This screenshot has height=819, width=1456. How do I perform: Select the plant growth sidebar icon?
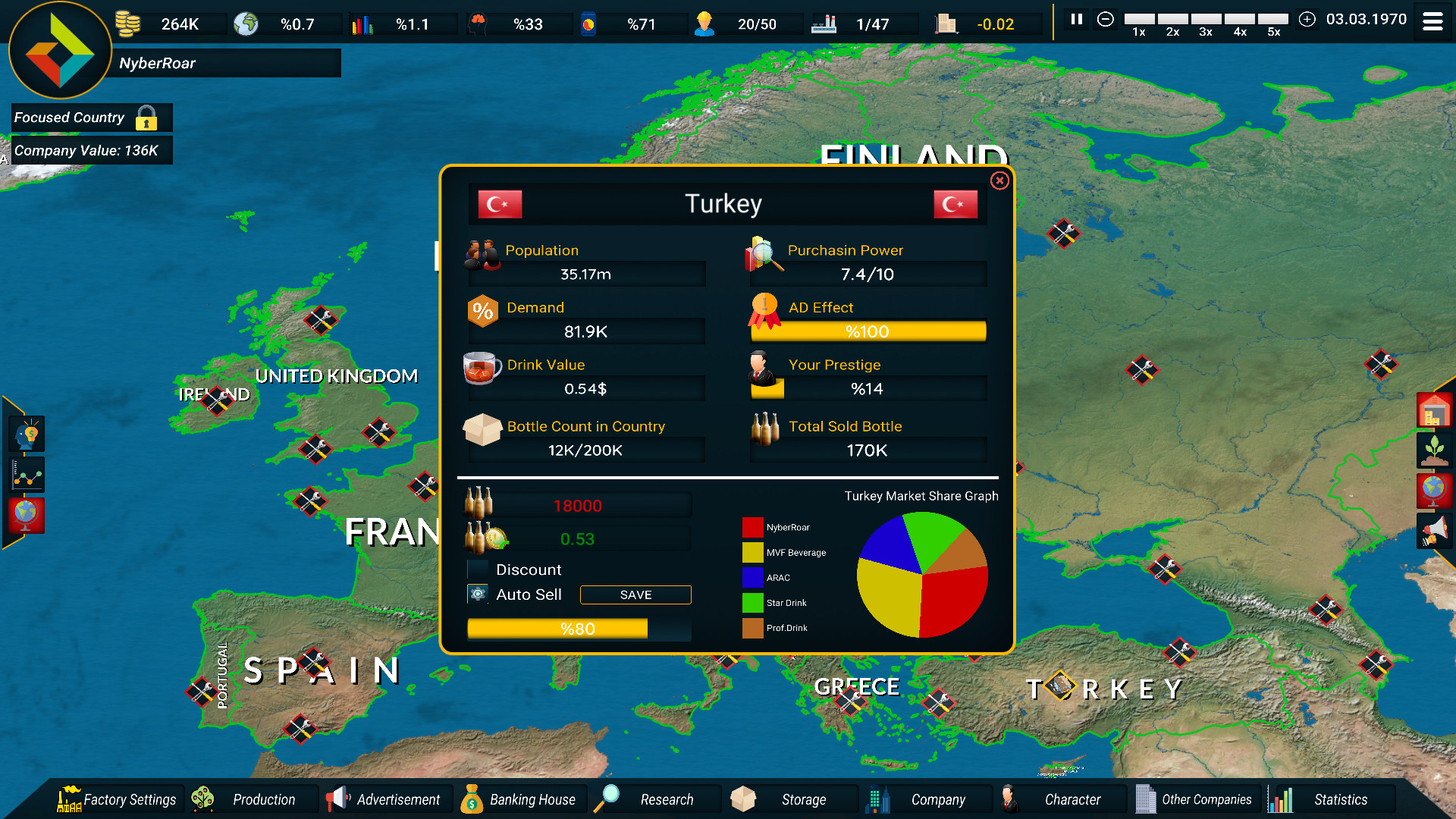(1434, 449)
